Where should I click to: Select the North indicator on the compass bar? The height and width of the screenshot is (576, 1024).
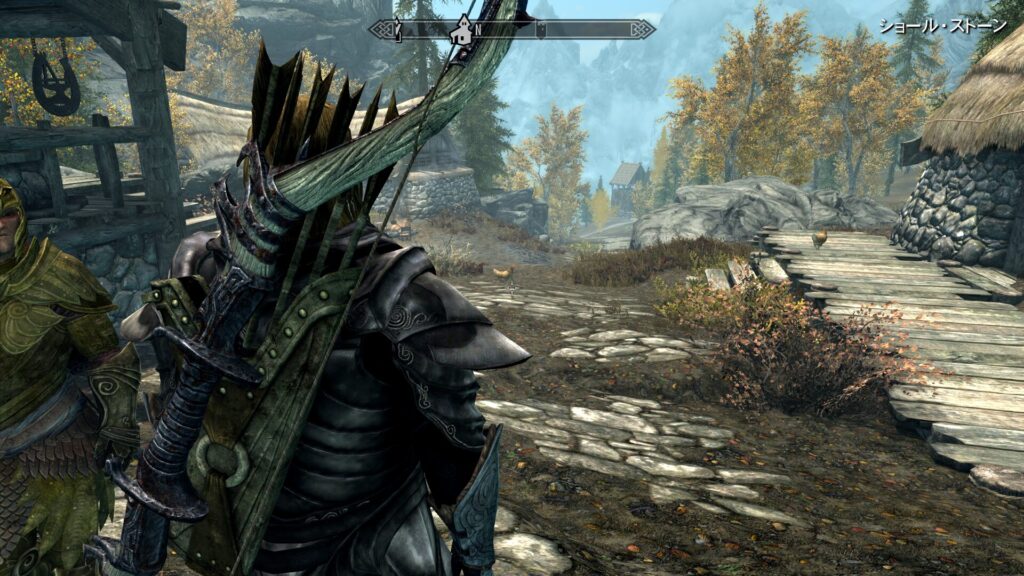click(x=478, y=29)
